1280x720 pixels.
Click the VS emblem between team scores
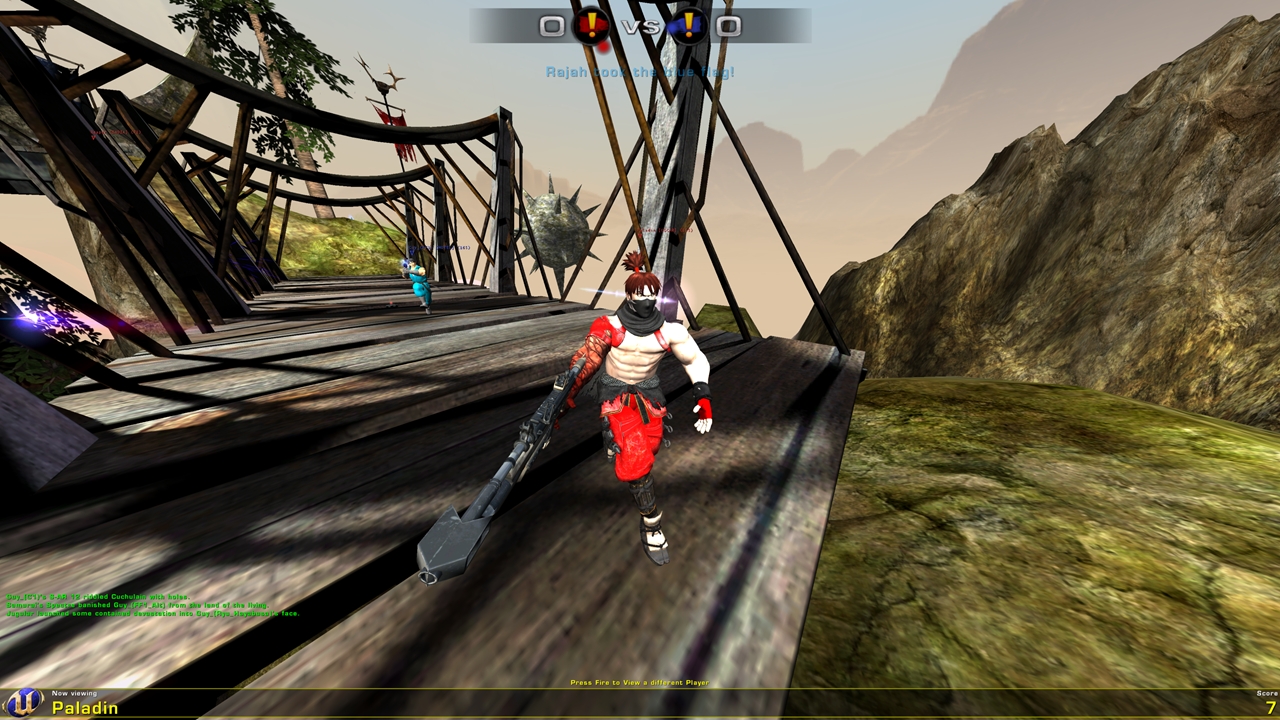point(640,28)
